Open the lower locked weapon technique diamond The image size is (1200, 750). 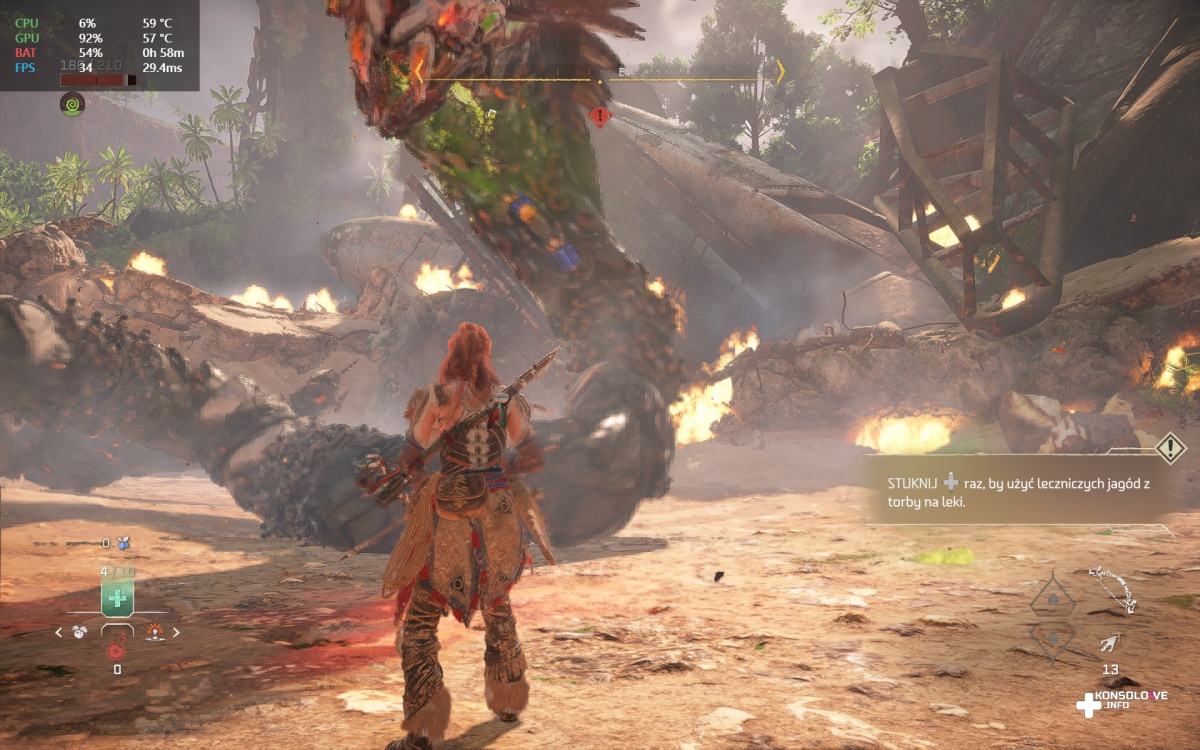(x=1053, y=637)
